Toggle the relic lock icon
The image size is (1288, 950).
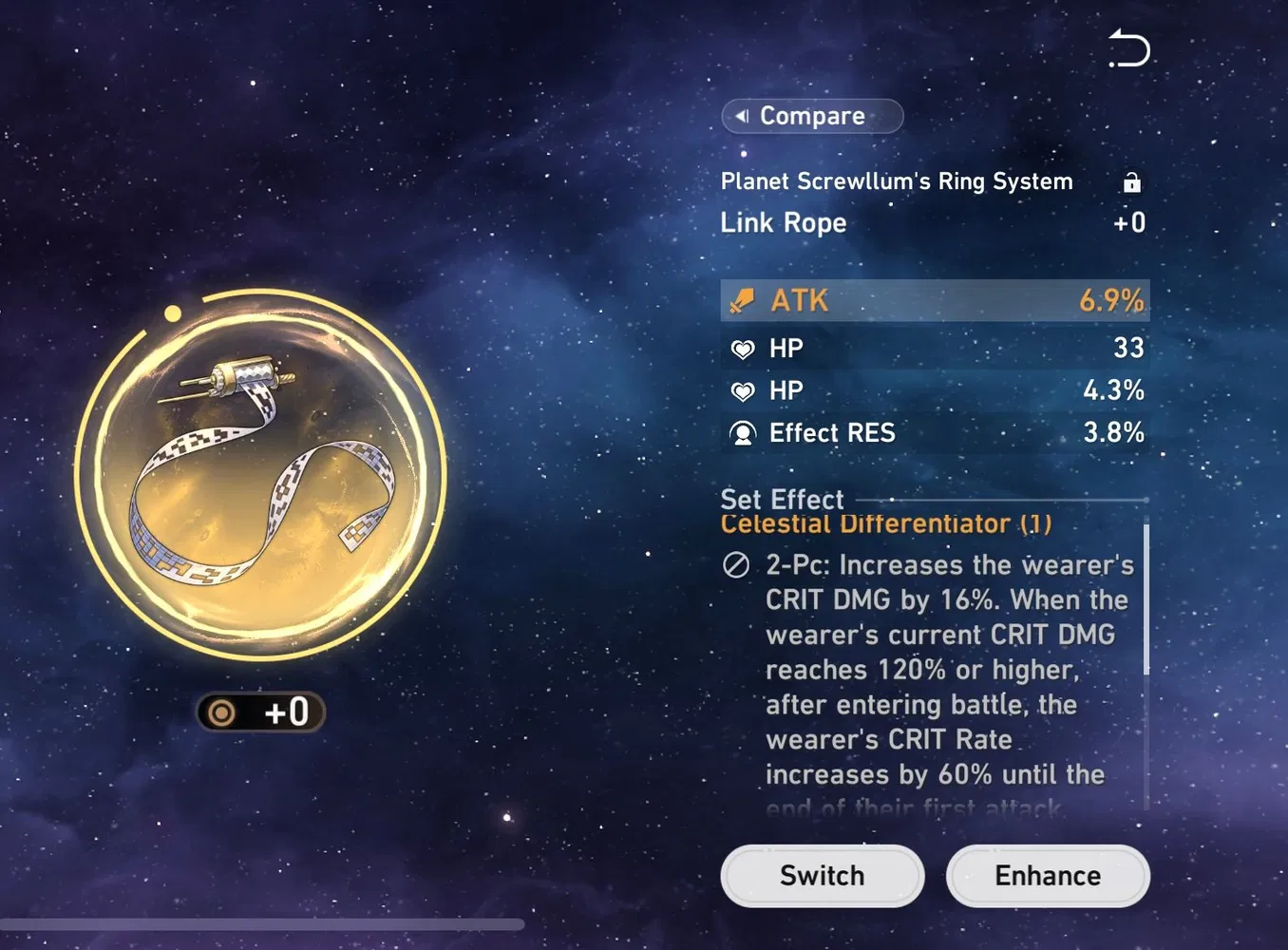click(1131, 182)
